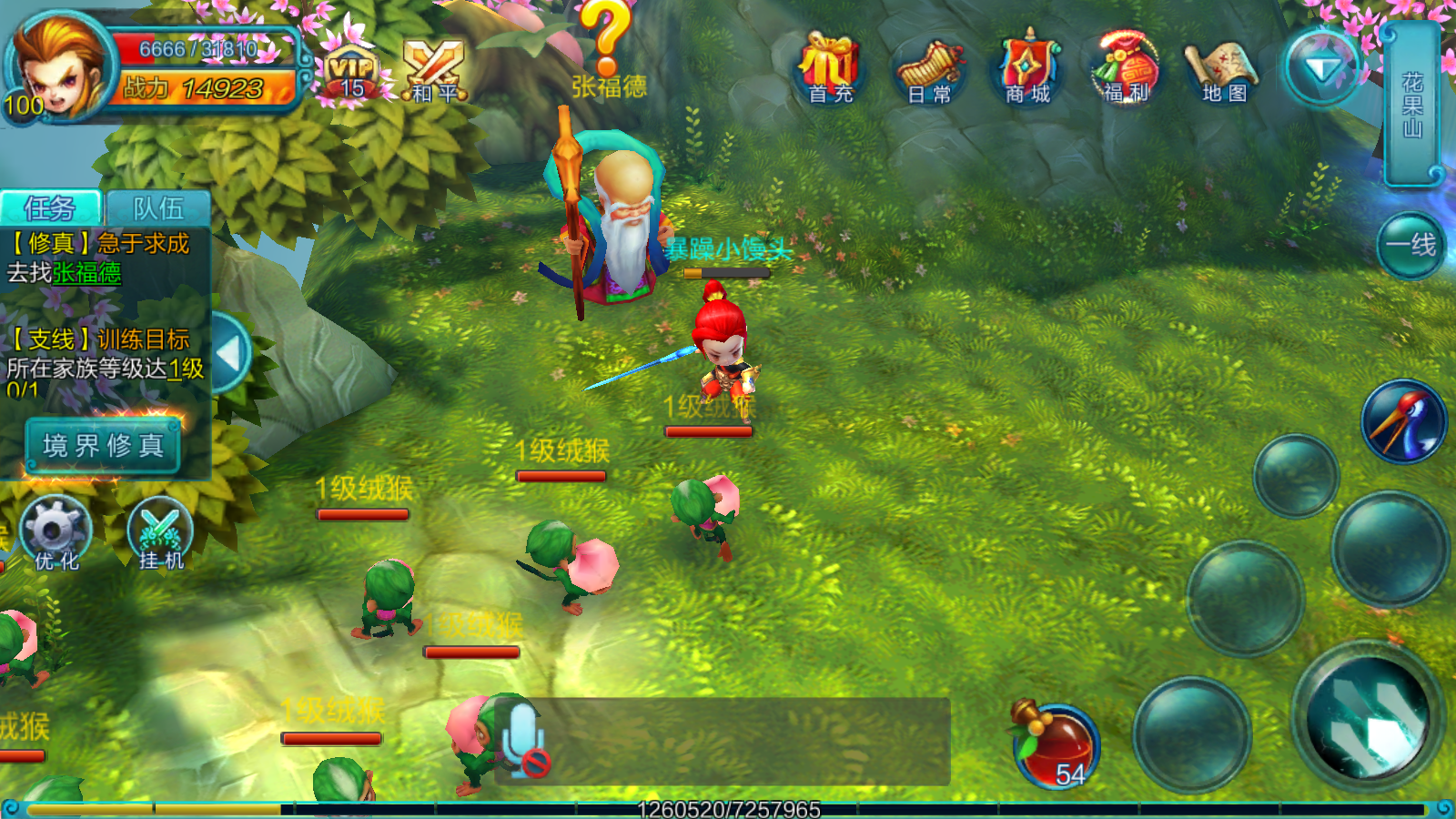
Task: Claim rewards via the 福利 welfare icon
Action: point(1124,64)
